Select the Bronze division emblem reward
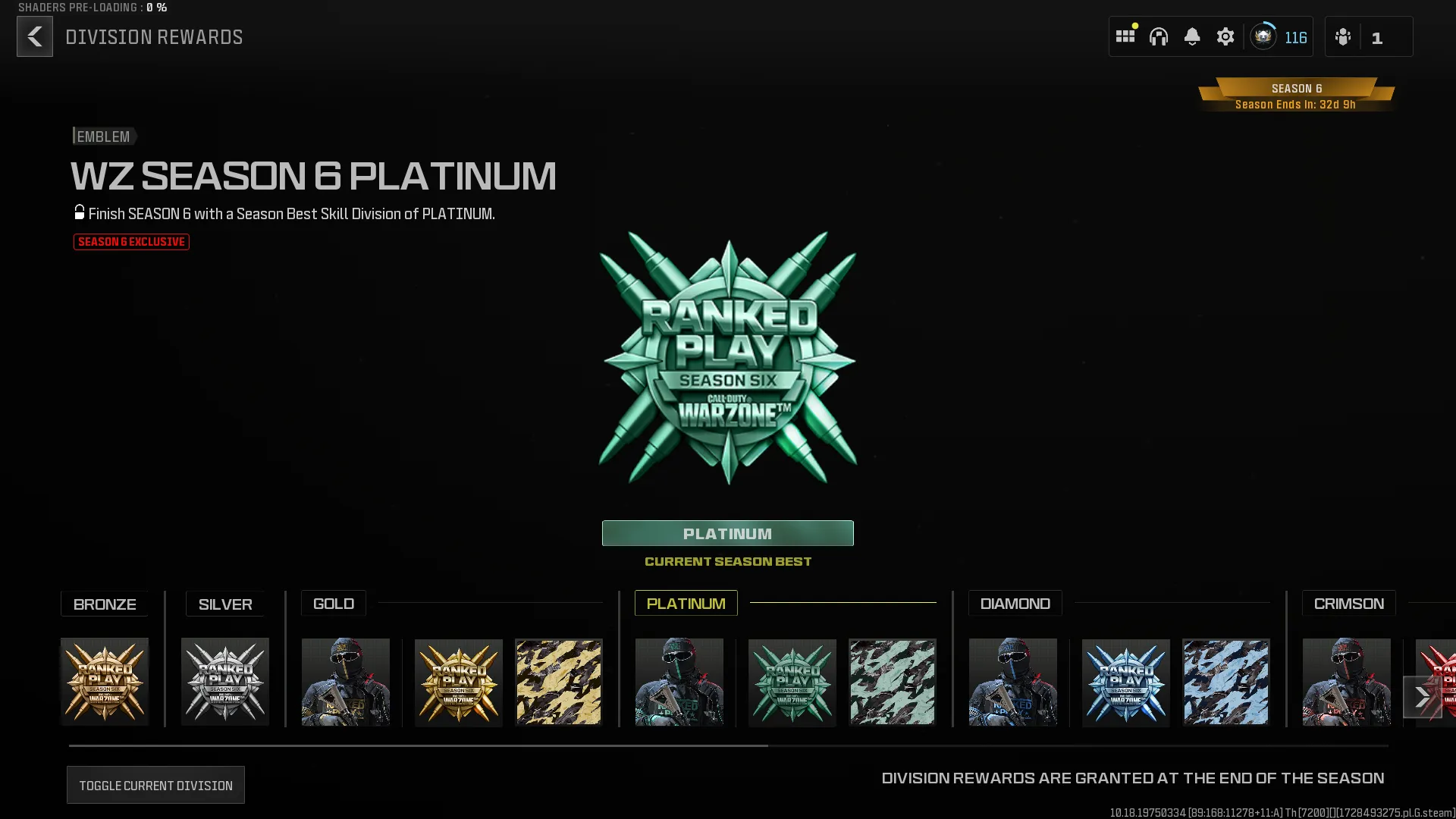Viewport: 1456px width, 819px height. click(104, 681)
